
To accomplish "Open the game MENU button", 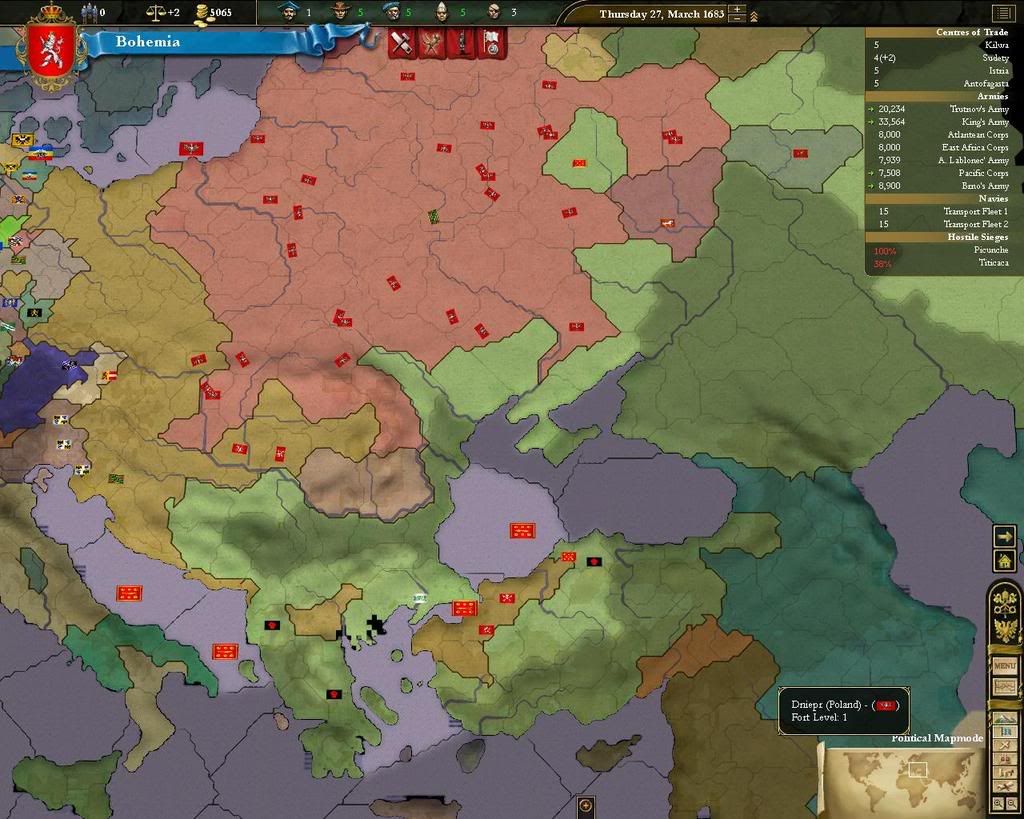I will (x=1004, y=666).
